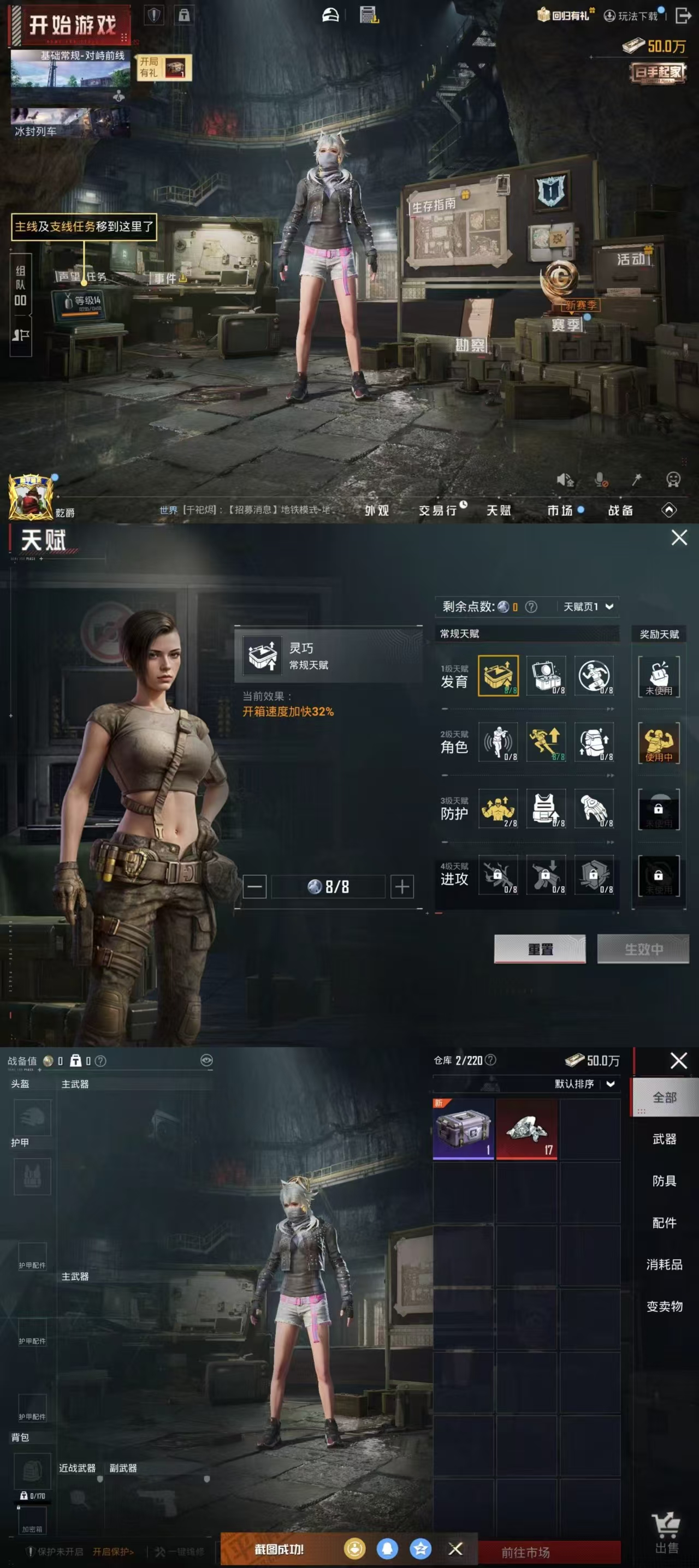Click the 前往市场 button
This screenshot has width=699, height=1568.
click(525, 1552)
